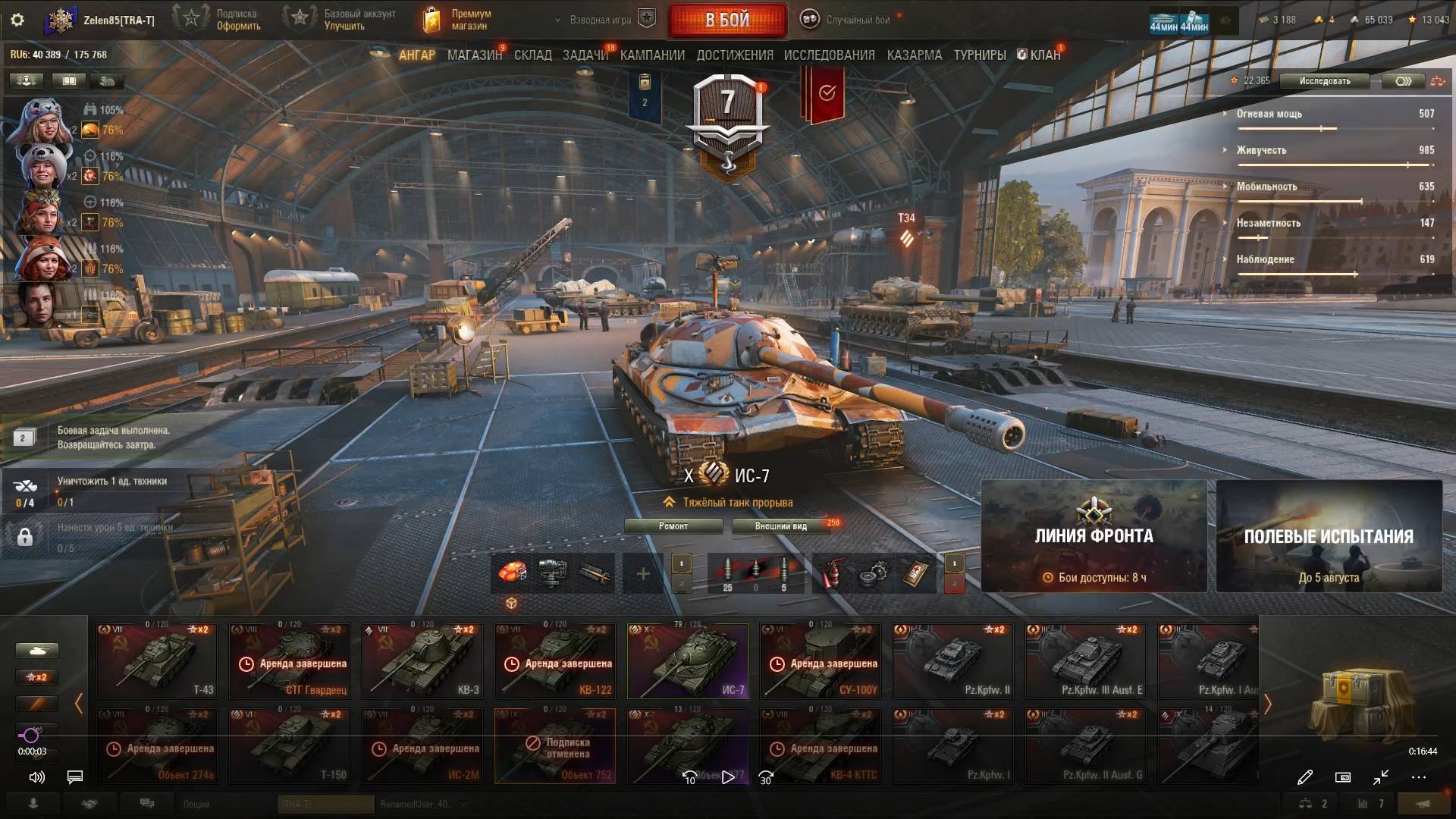Play the video with the play button
This screenshot has height=819, width=1456.
pyautogui.click(x=728, y=777)
